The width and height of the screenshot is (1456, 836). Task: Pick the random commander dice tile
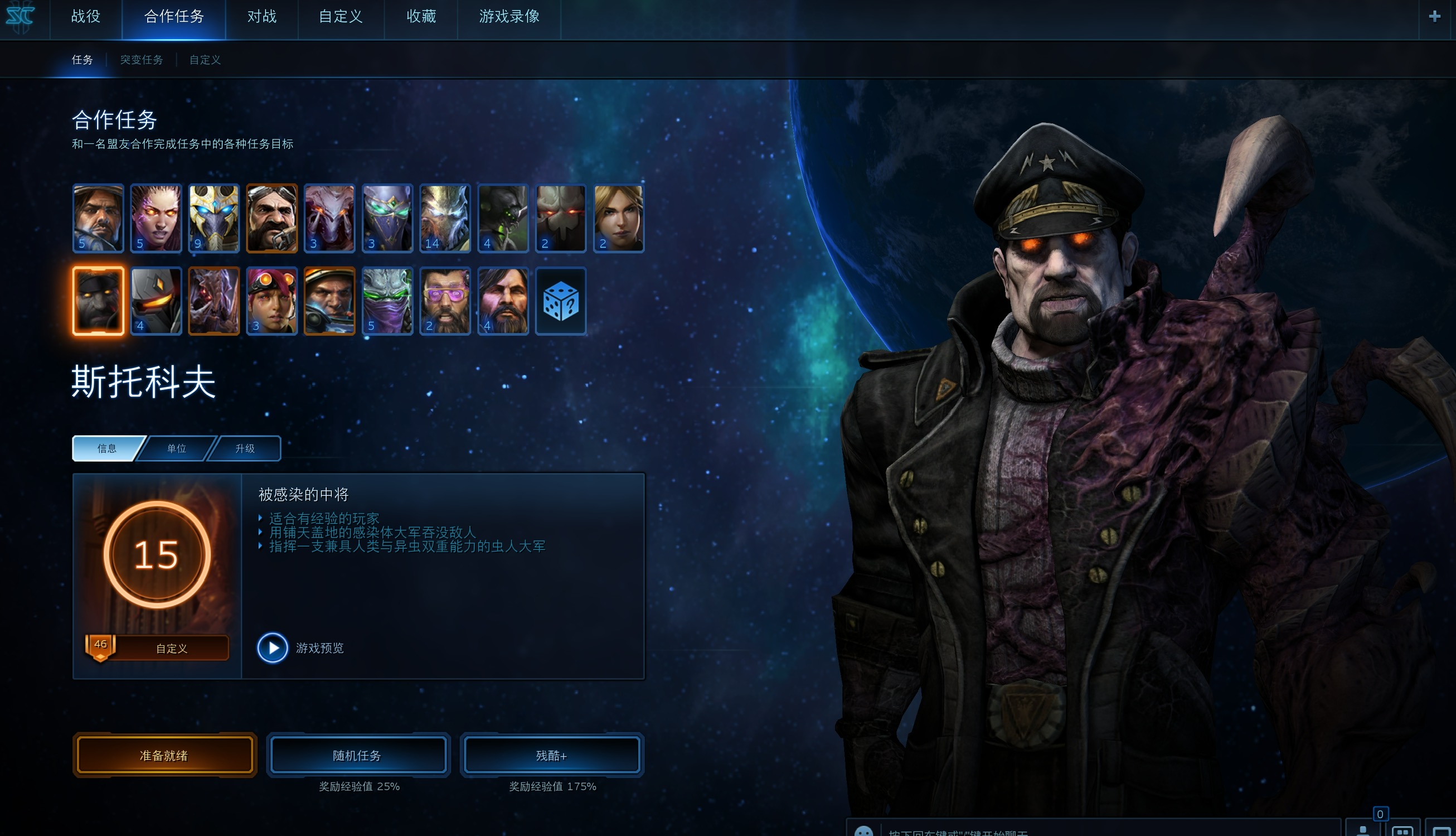coord(561,301)
